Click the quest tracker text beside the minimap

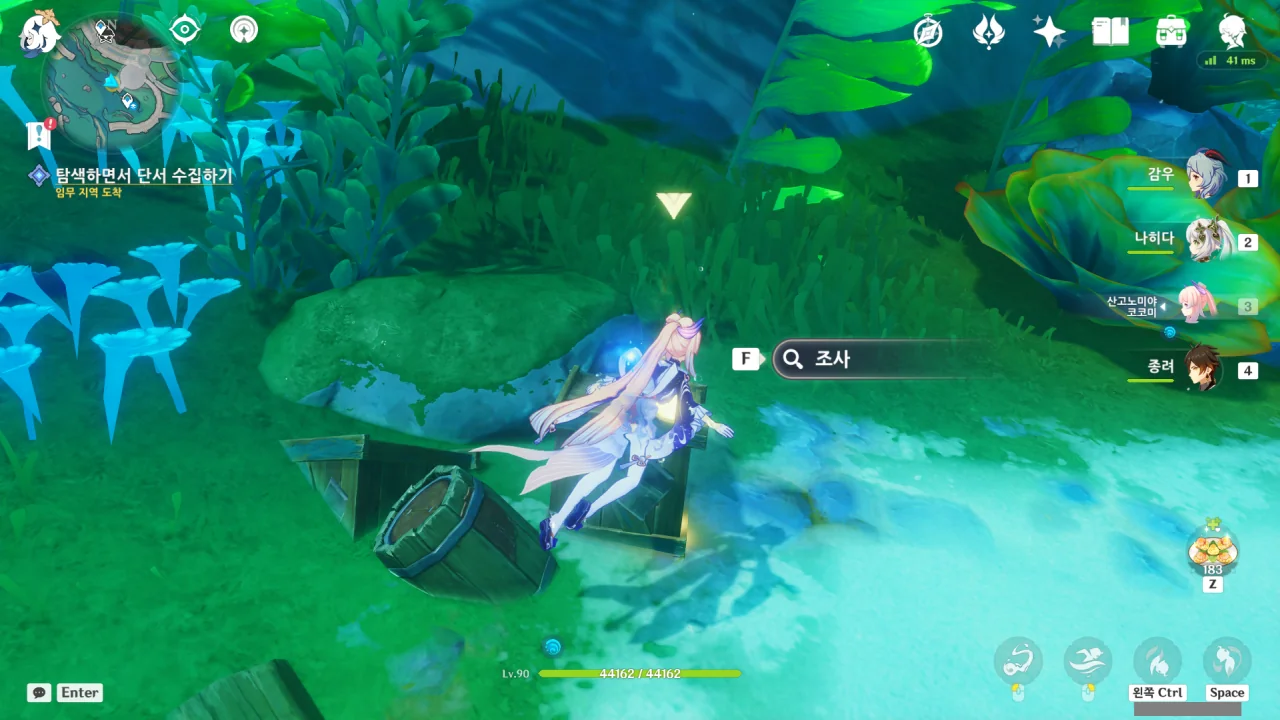click(143, 176)
